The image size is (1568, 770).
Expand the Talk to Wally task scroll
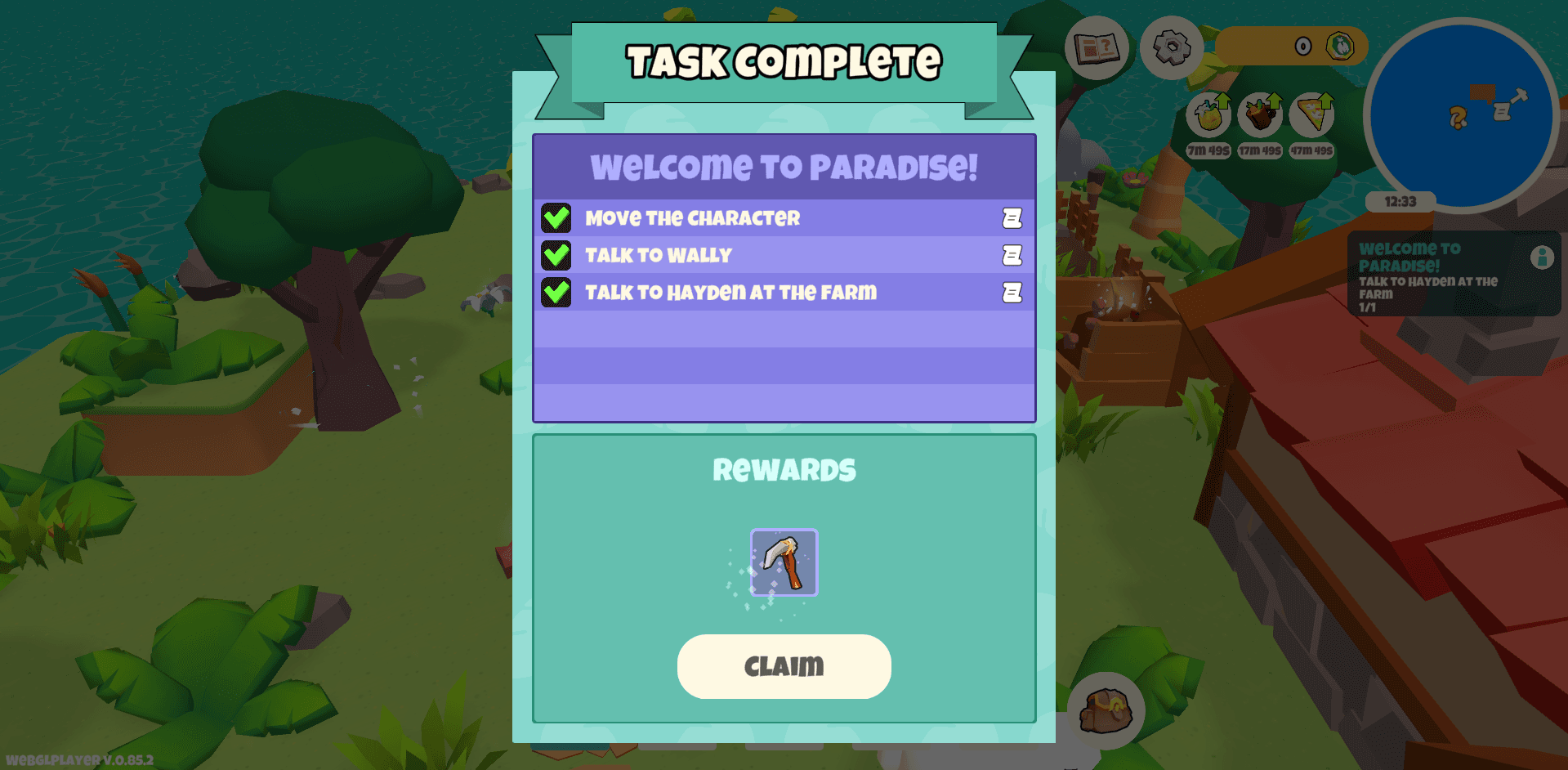1011,255
